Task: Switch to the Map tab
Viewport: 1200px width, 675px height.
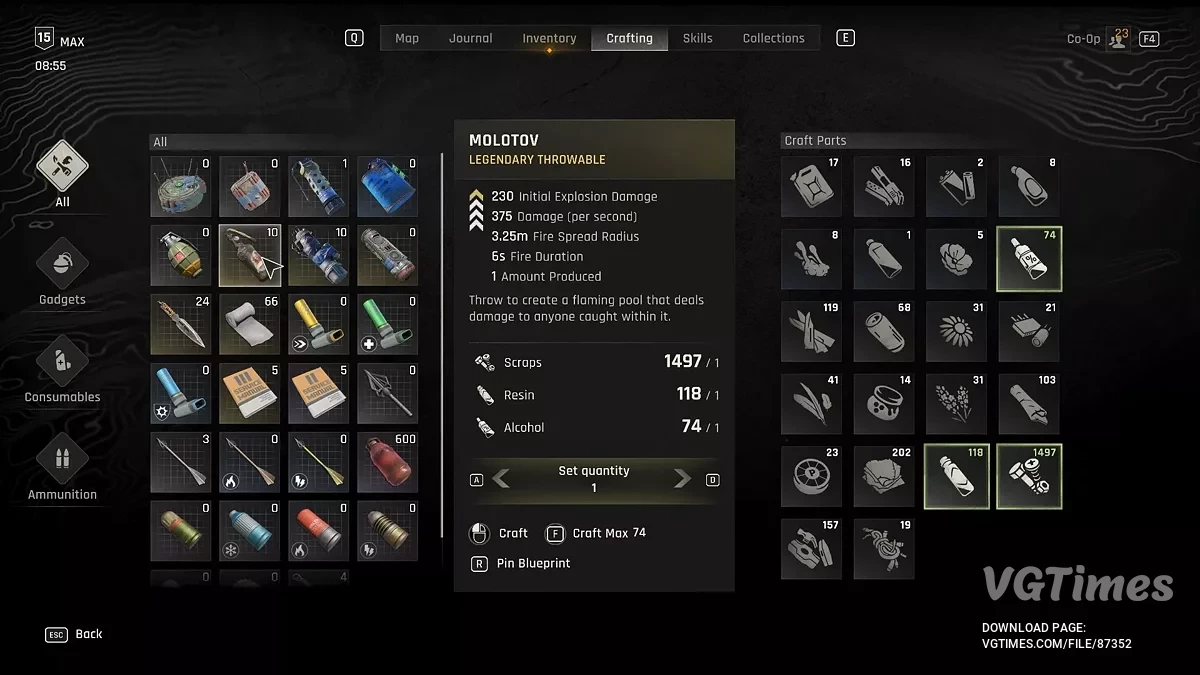Action: (x=407, y=38)
